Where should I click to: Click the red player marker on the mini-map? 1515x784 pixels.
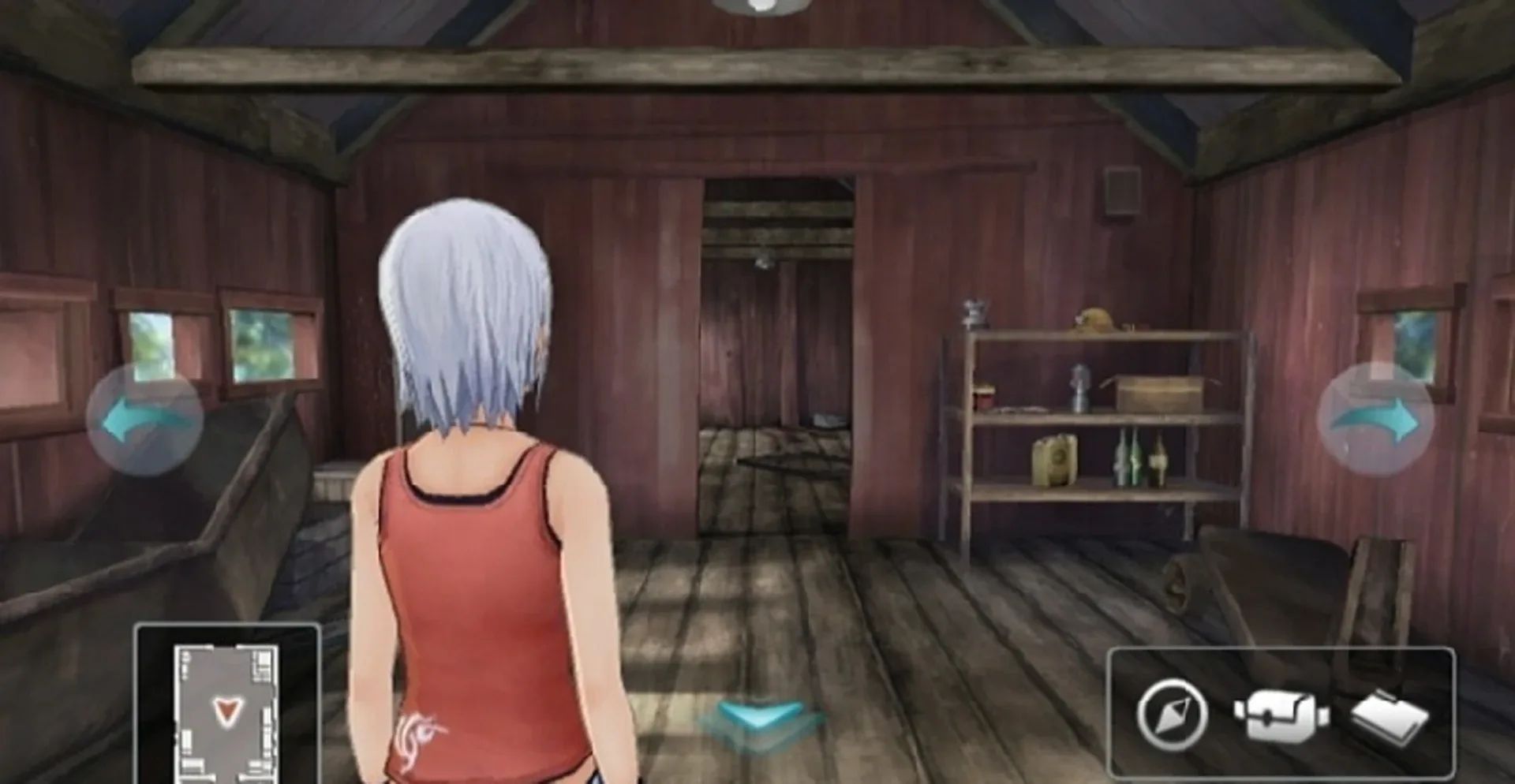click(x=223, y=711)
